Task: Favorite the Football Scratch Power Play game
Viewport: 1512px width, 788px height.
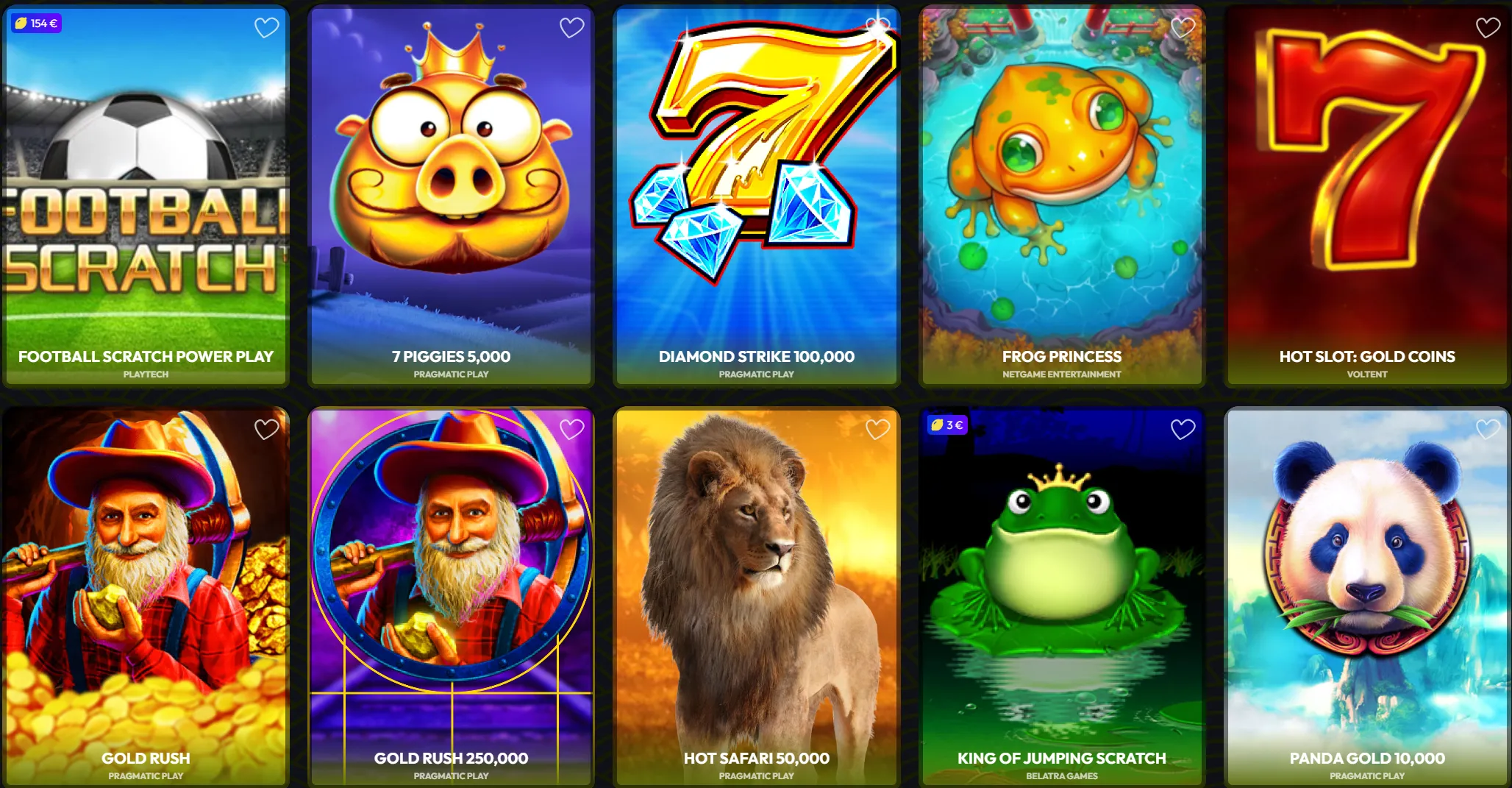Action: point(266,27)
